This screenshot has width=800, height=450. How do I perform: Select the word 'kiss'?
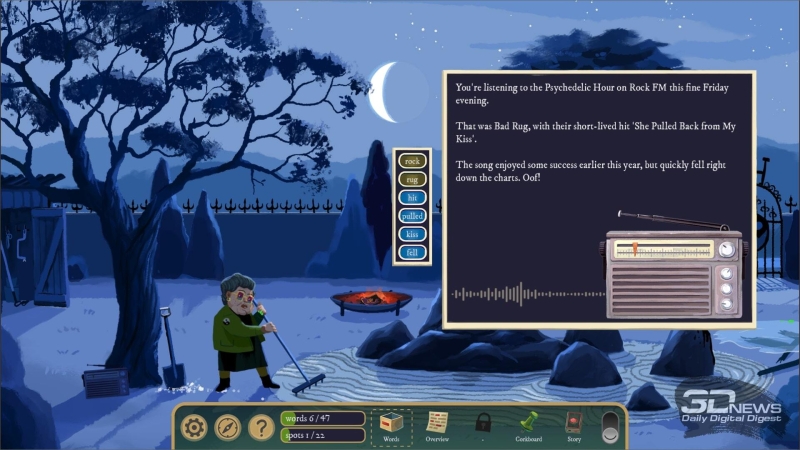pyautogui.click(x=412, y=234)
